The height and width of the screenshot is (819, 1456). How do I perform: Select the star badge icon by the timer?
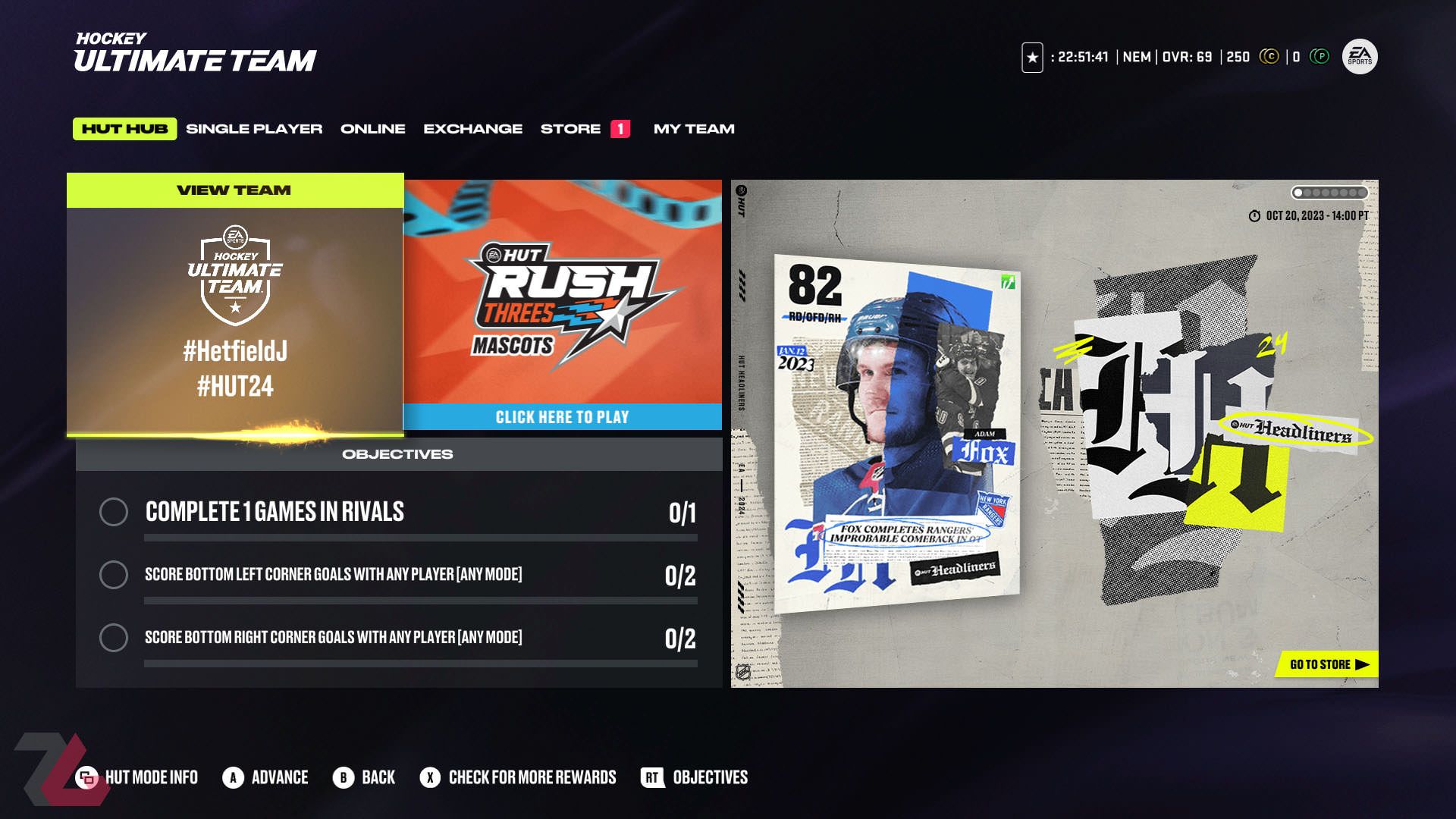coord(1032,58)
